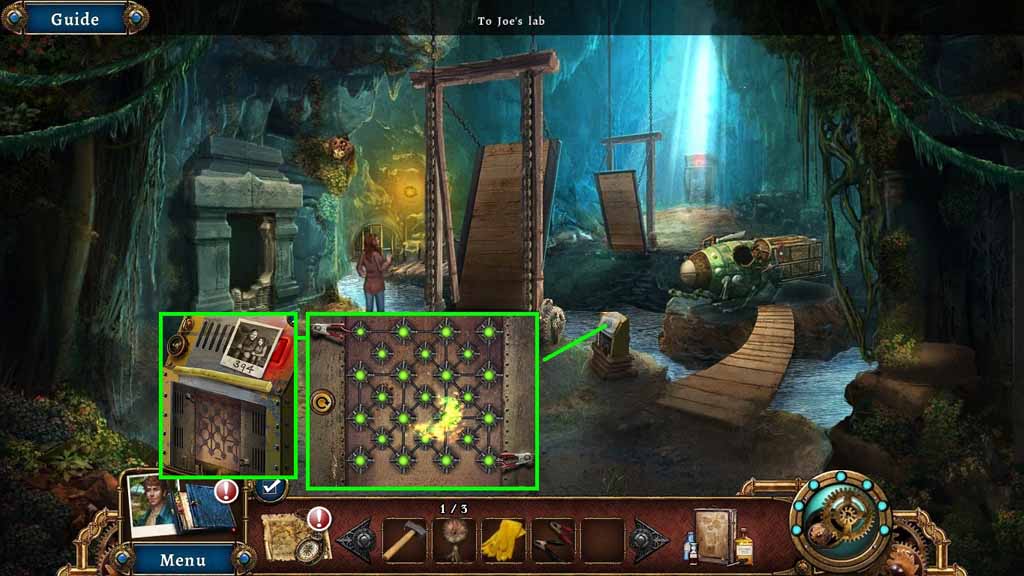The width and height of the screenshot is (1024, 576).
Task: View the character portrait photo
Action: pyautogui.click(x=152, y=507)
